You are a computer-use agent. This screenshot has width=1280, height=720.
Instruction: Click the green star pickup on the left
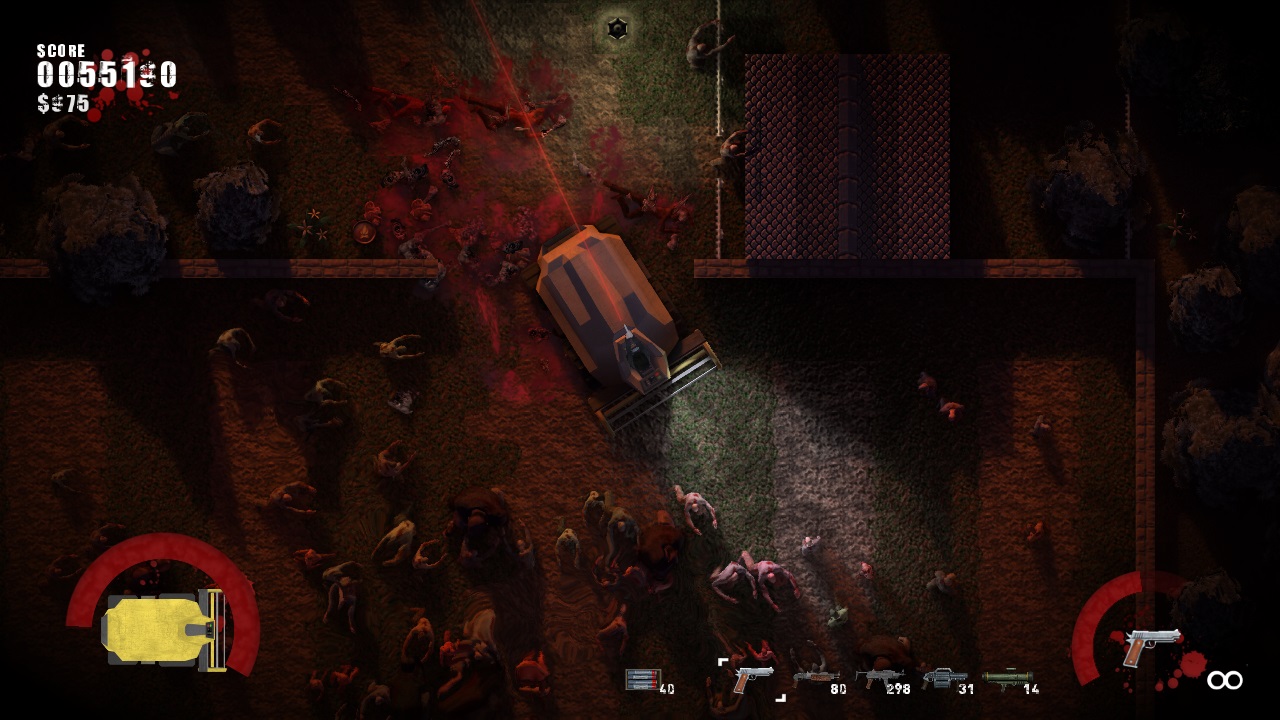click(x=314, y=214)
